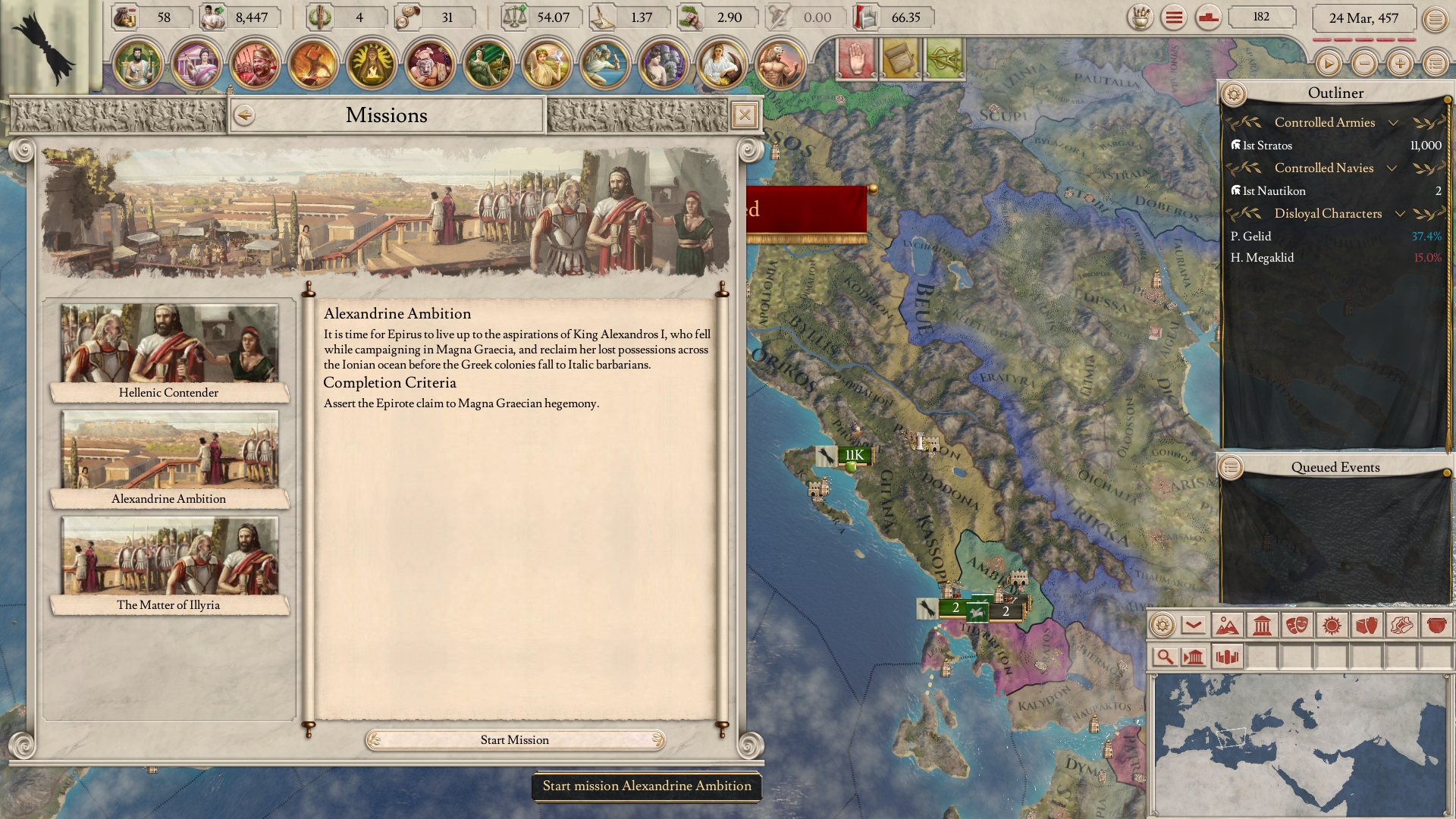1456x819 pixels.
Task: Collapse the Disloyal Characters section
Action: pos(1400,214)
